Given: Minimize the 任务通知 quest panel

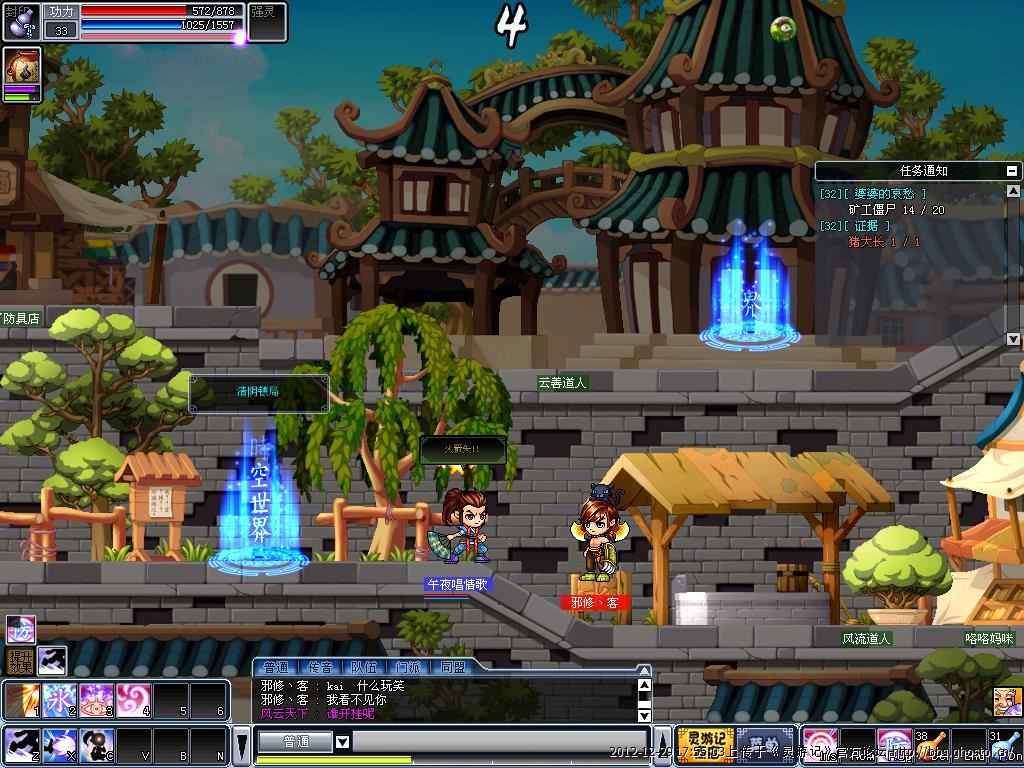Looking at the screenshot, I should pyautogui.click(x=1013, y=171).
